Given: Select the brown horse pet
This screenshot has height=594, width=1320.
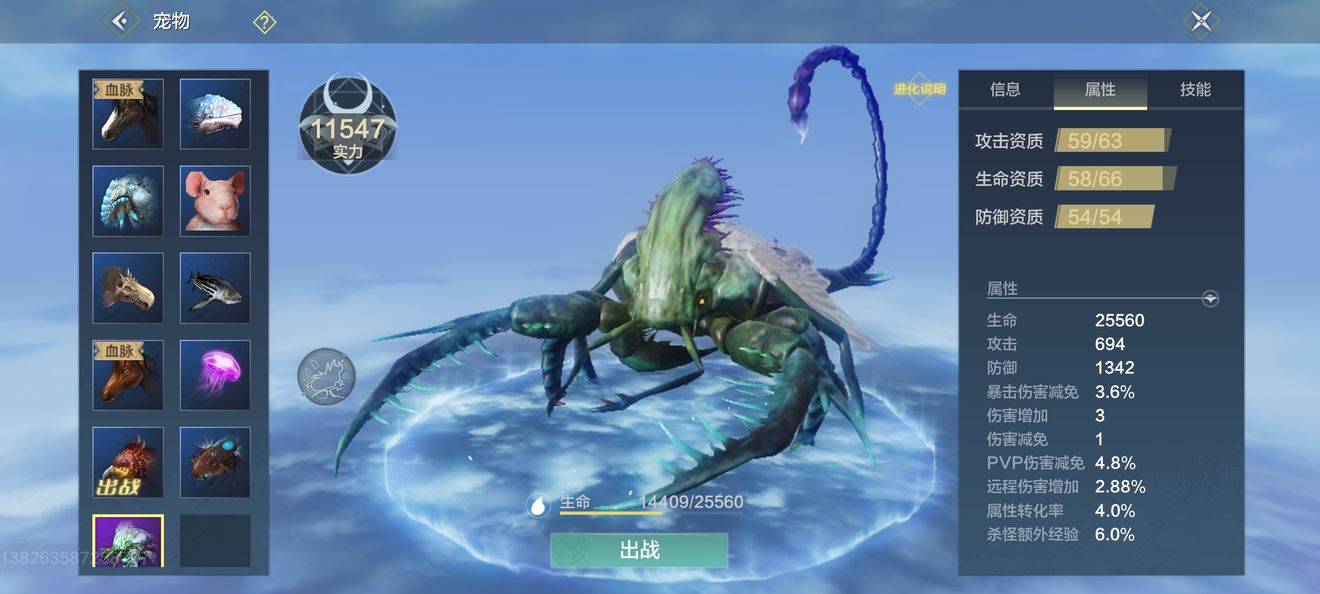Looking at the screenshot, I should 128,375.
